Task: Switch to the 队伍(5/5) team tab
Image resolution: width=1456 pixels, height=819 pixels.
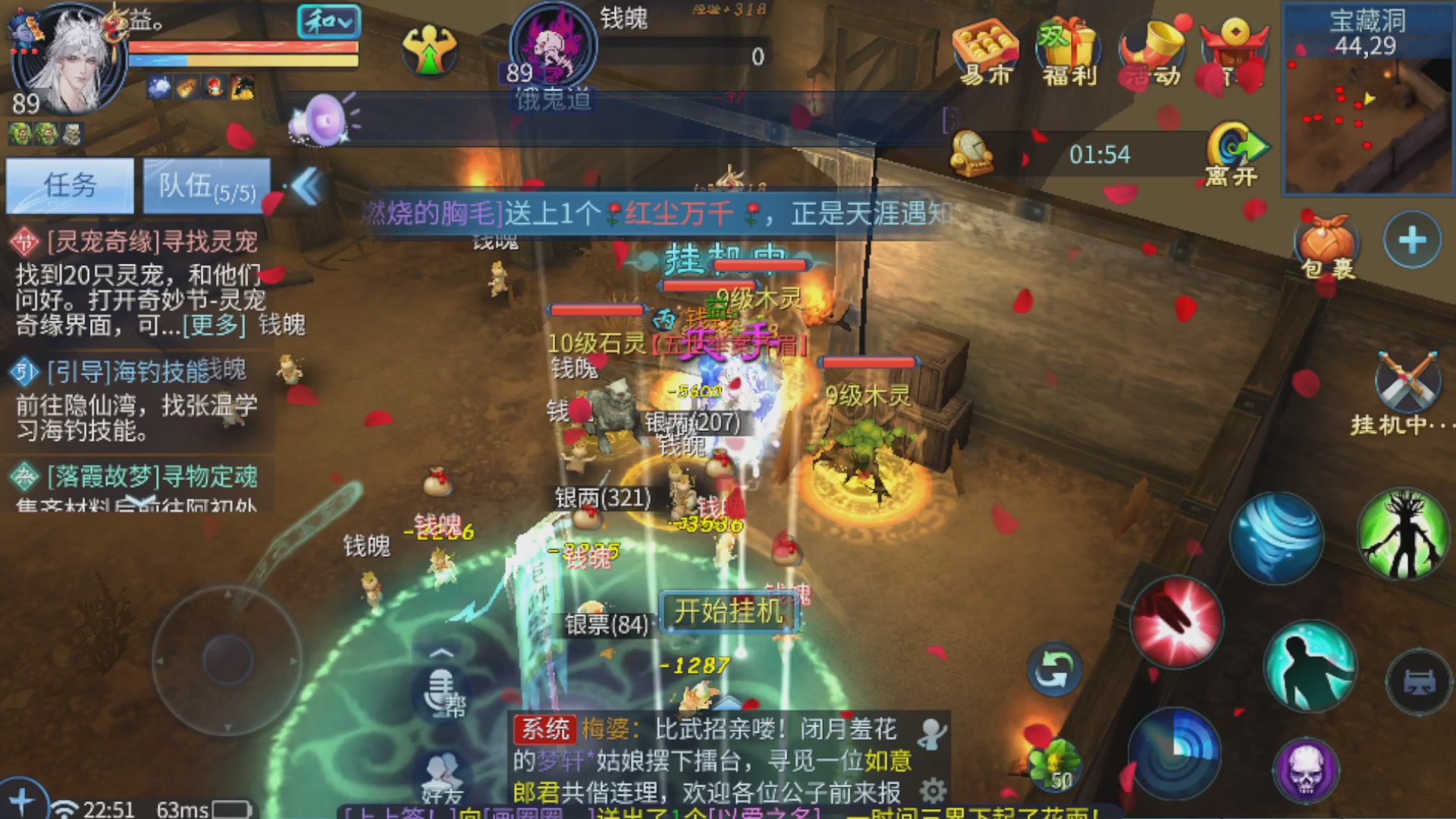Action: click(206, 184)
